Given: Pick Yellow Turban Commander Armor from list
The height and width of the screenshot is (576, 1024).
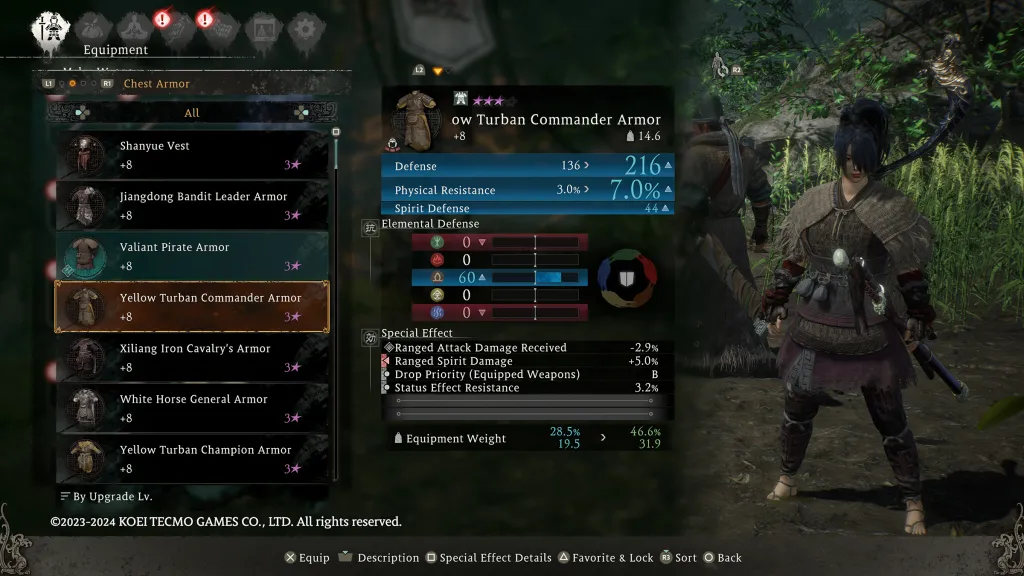Looking at the screenshot, I should coord(190,307).
